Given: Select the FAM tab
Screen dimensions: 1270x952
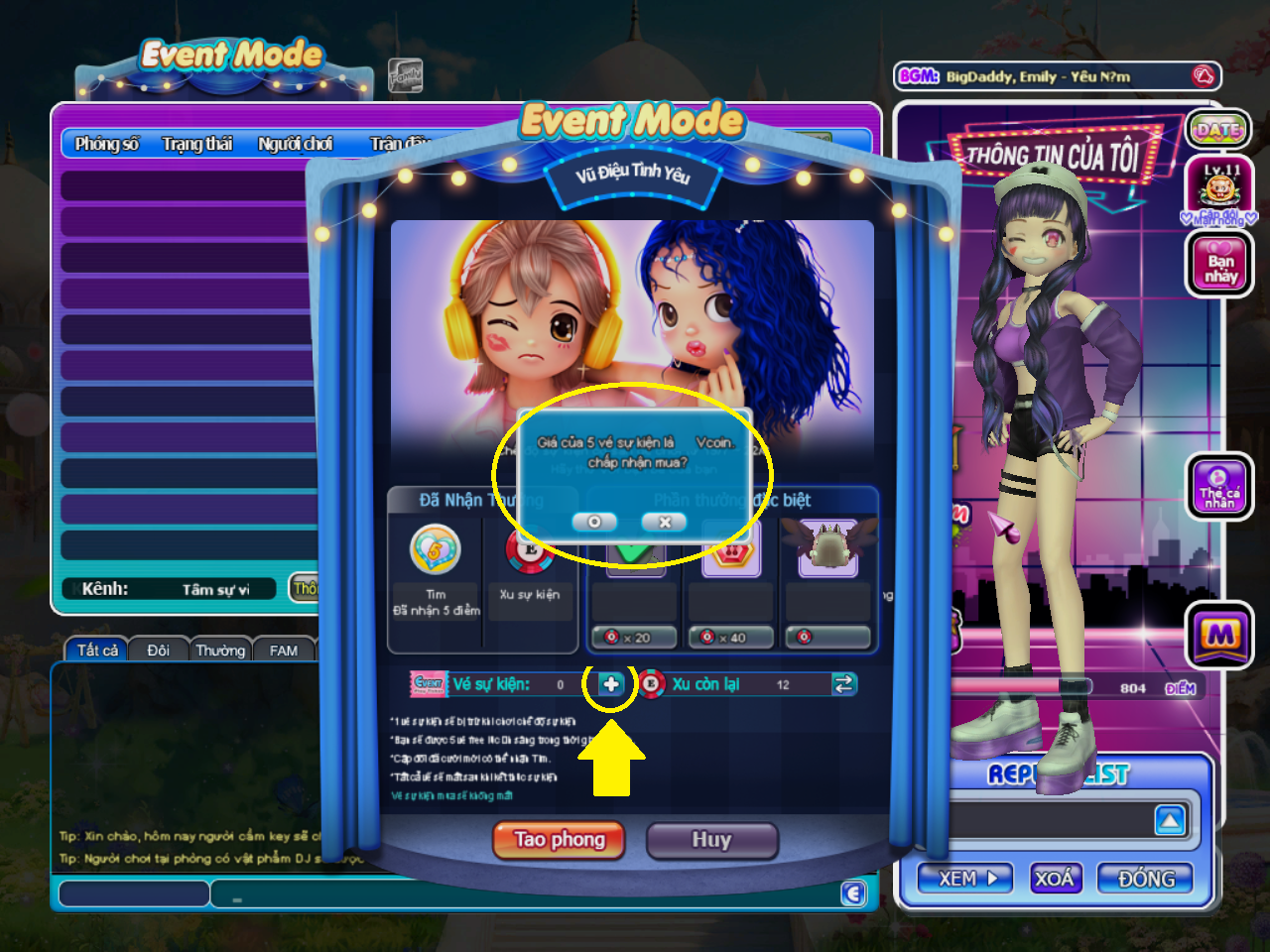Looking at the screenshot, I should point(285,650).
